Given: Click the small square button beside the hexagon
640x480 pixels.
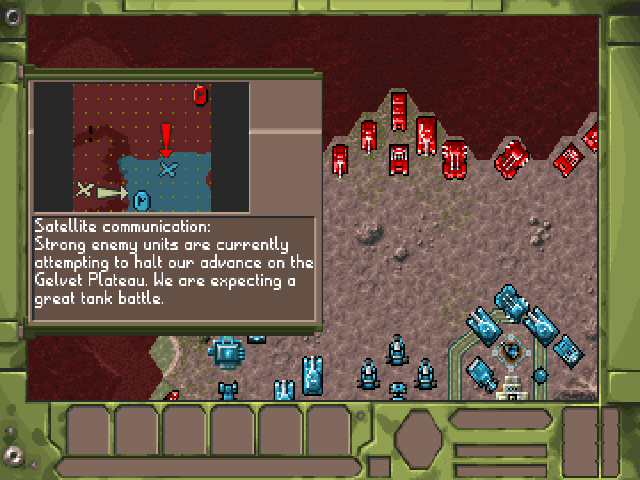Looking at the screenshot, I should pos(379,466).
